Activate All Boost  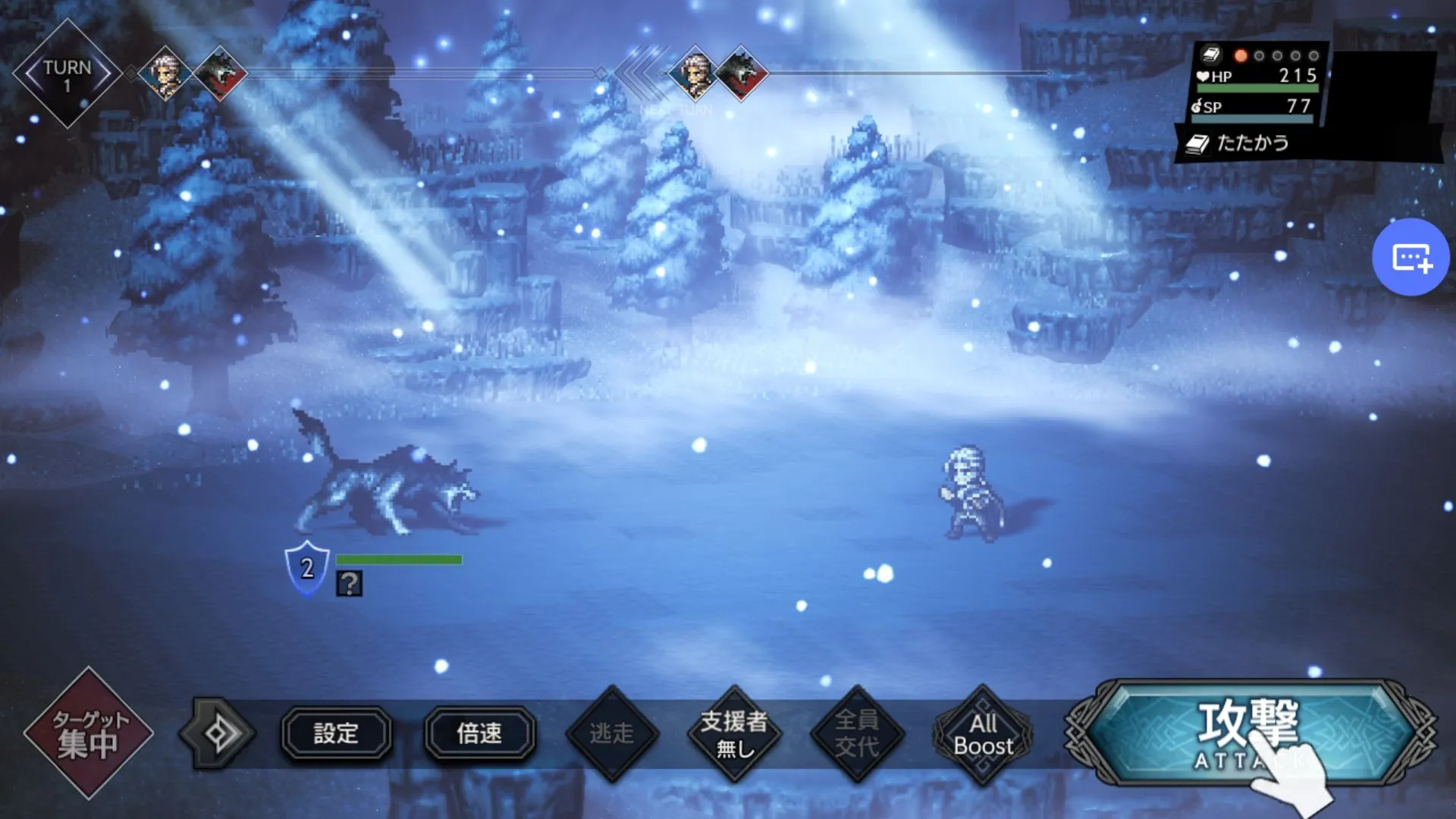click(983, 734)
